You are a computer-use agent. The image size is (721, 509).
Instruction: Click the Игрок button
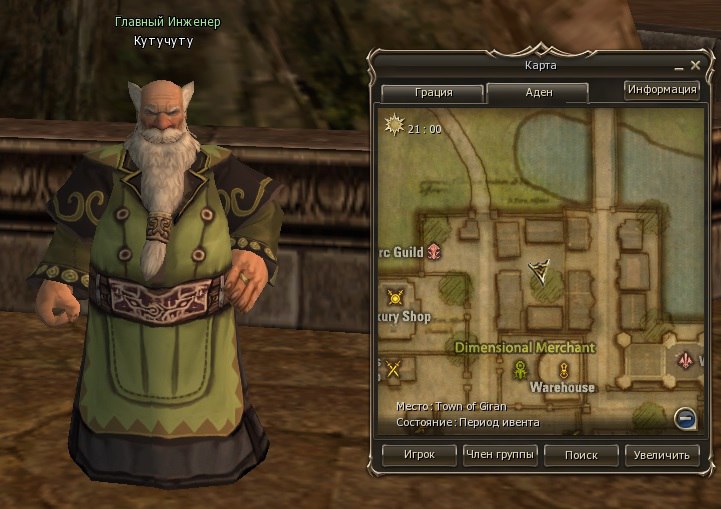[419, 455]
